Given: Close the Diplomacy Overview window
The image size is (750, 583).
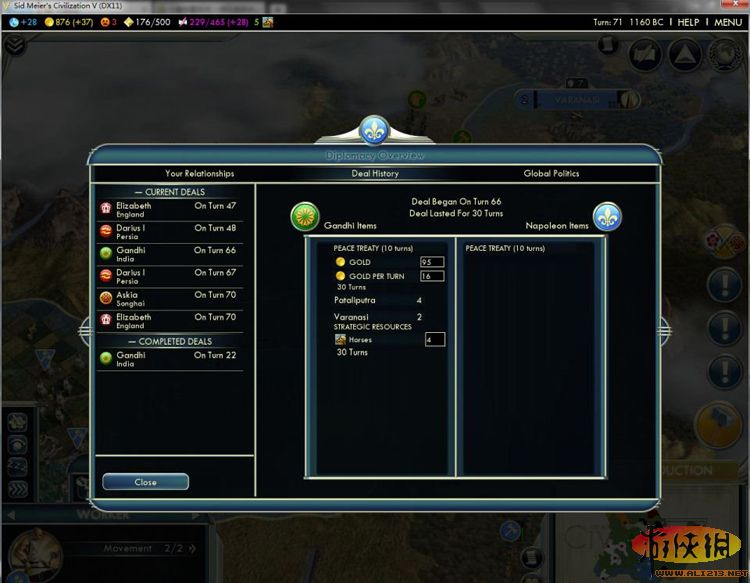Looking at the screenshot, I should pos(145,482).
